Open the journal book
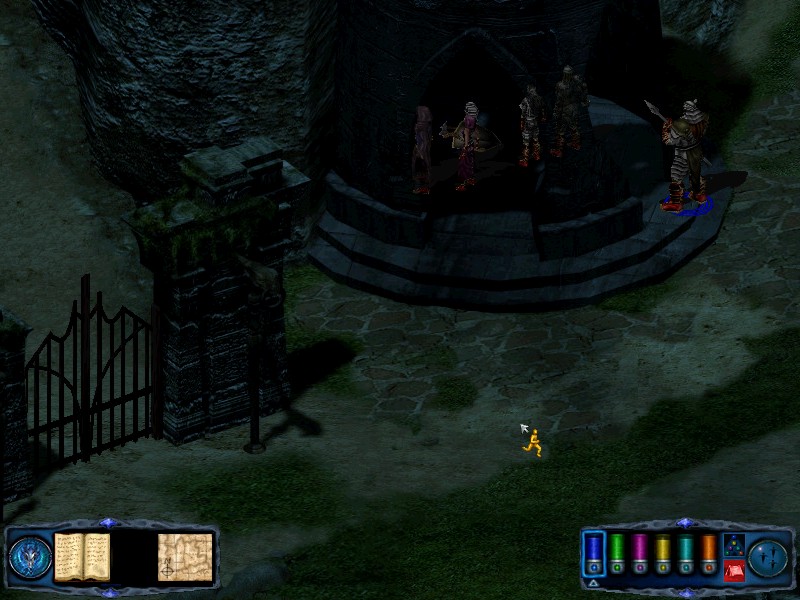 81,557
